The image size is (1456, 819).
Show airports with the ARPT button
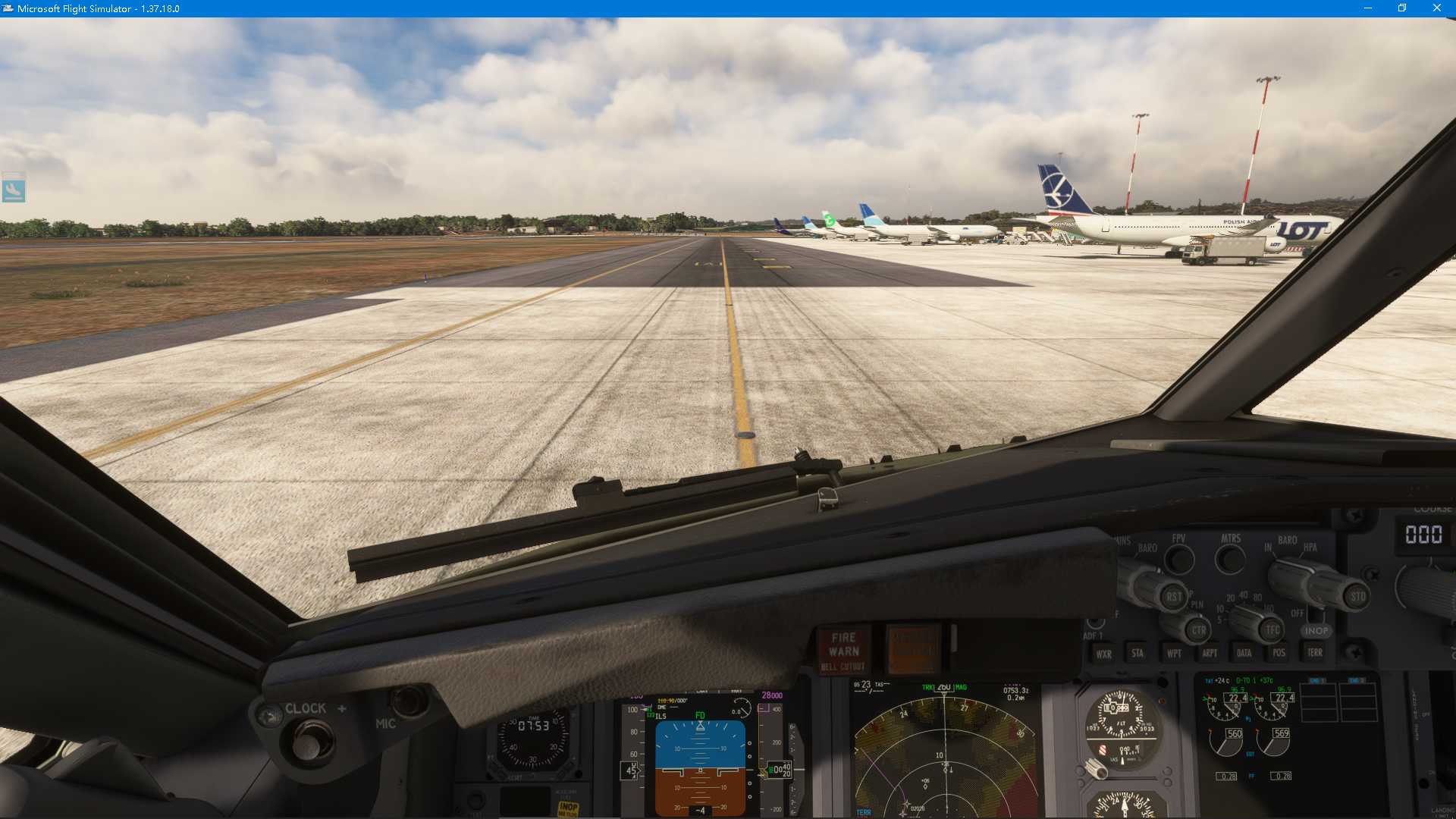(x=1210, y=653)
